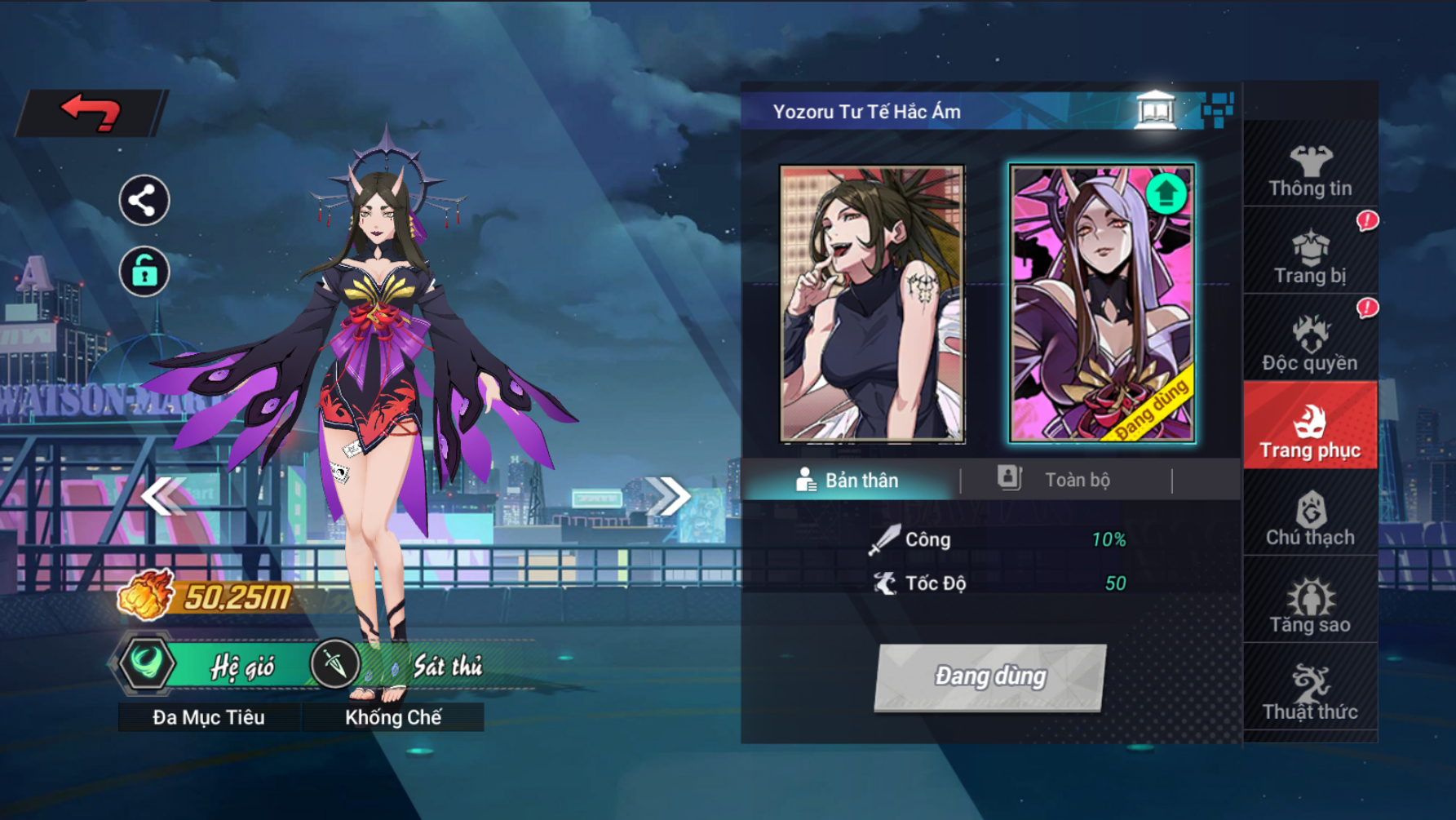
Task: Open the Thông tin section
Action: [1310, 171]
